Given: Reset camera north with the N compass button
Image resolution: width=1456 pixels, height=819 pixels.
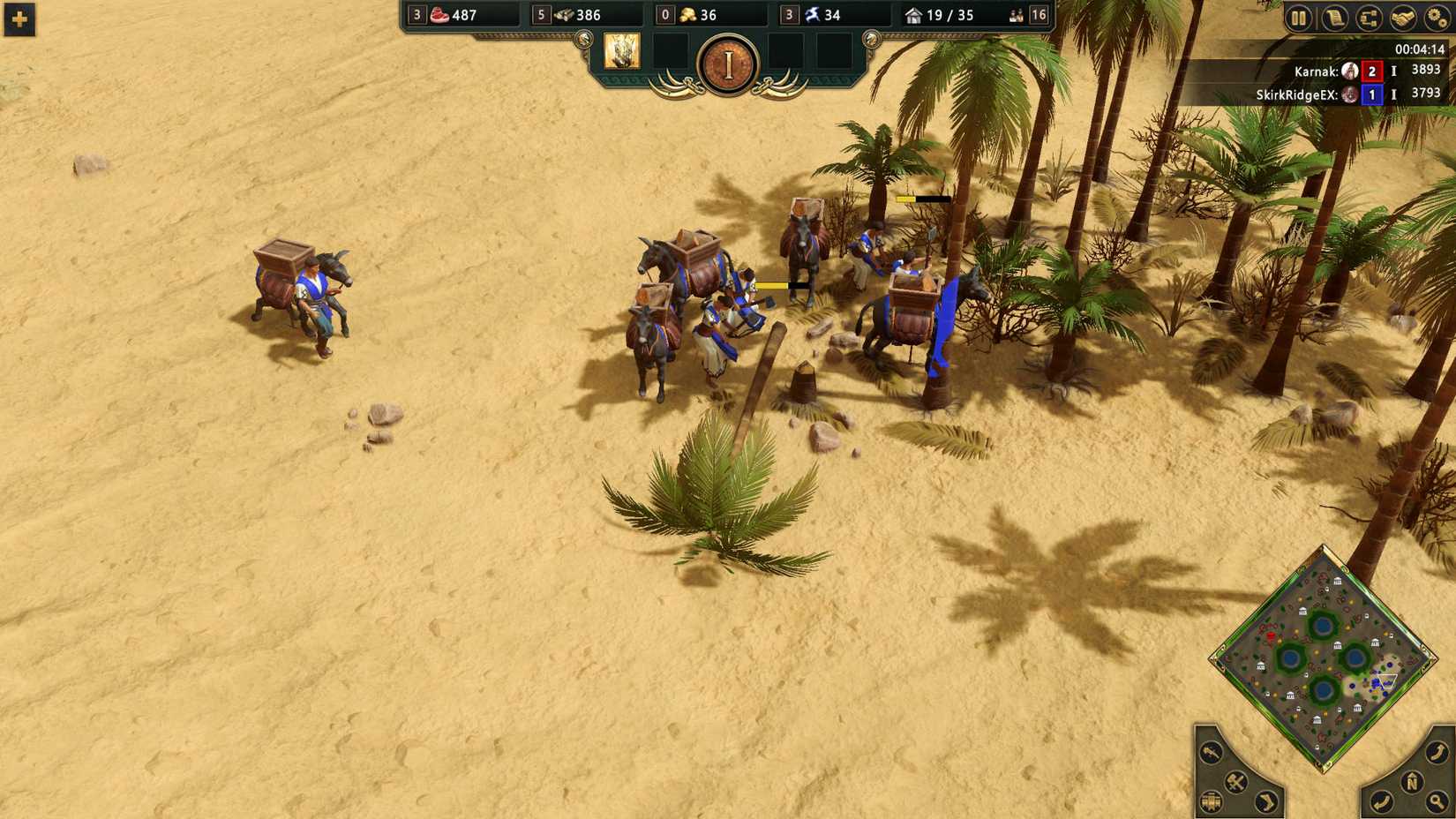Looking at the screenshot, I should click(x=1412, y=781).
